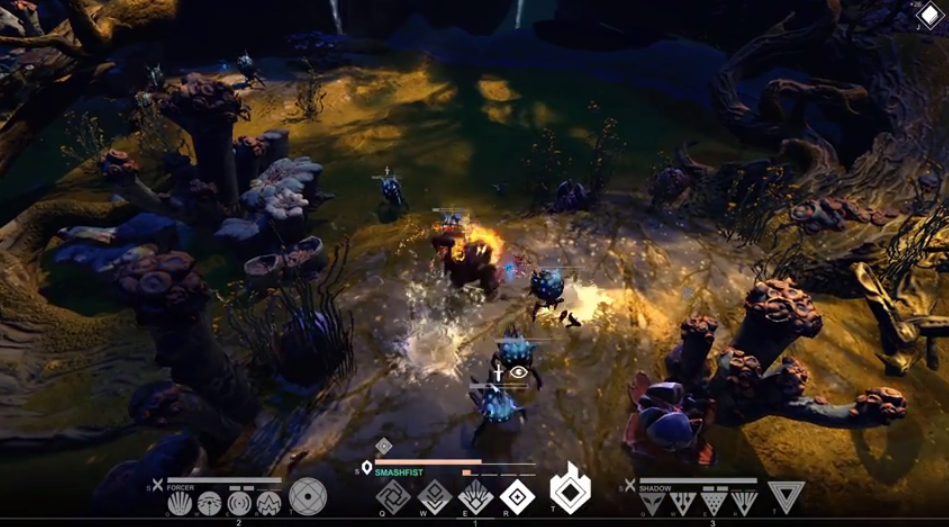
Task: Use Smashfist's downward-chevron diamond ability
Action: tap(434, 496)
